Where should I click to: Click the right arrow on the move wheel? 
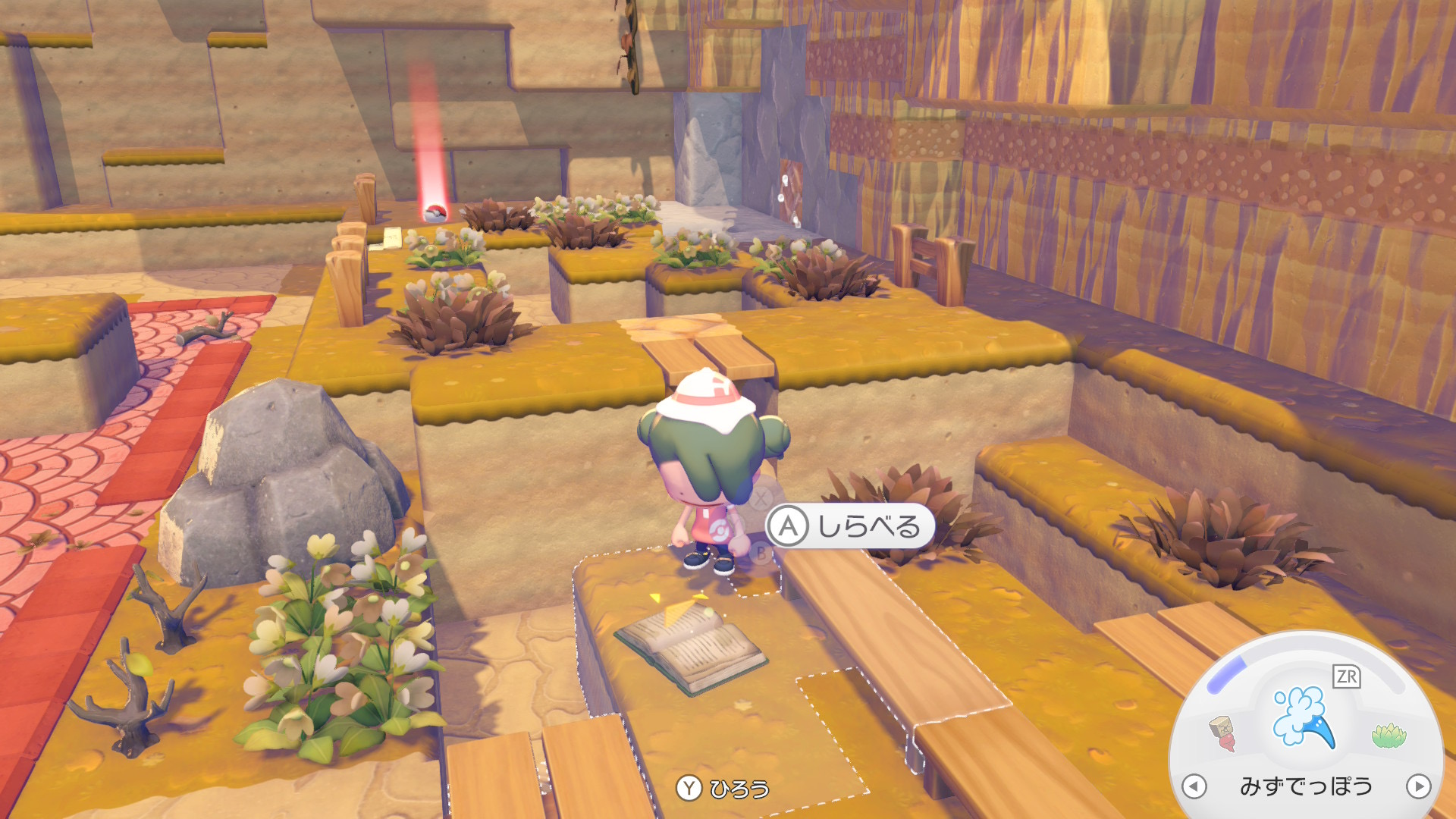(x=1418, y=786)
